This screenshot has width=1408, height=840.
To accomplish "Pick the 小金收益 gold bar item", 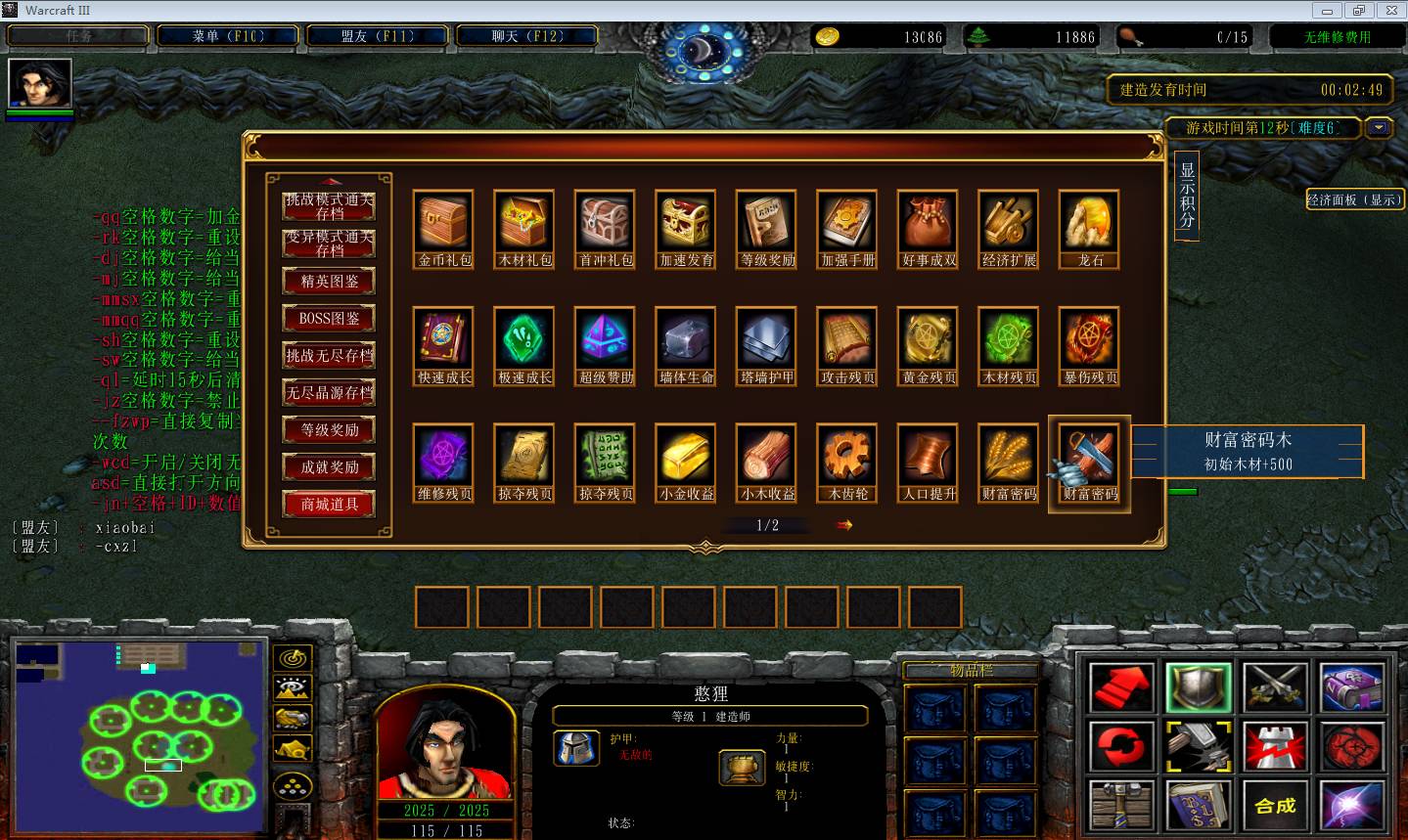I will tap(686, 456).
